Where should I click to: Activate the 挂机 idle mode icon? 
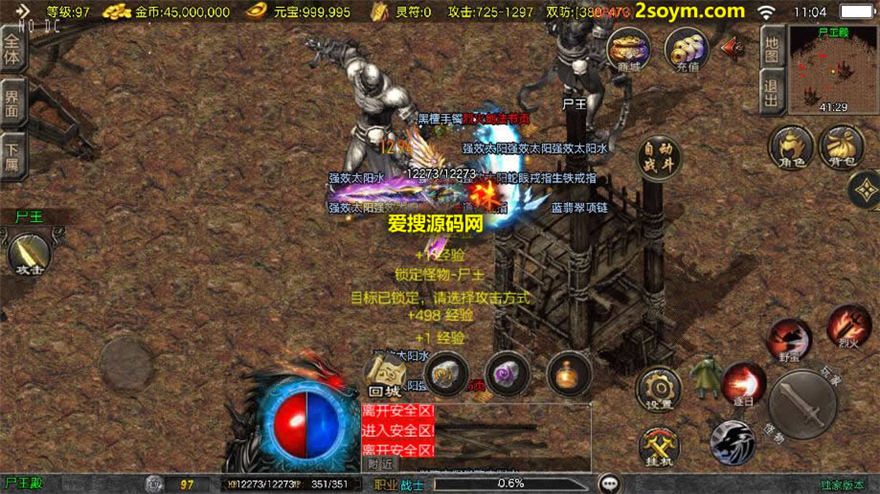(x=660, y=447)
